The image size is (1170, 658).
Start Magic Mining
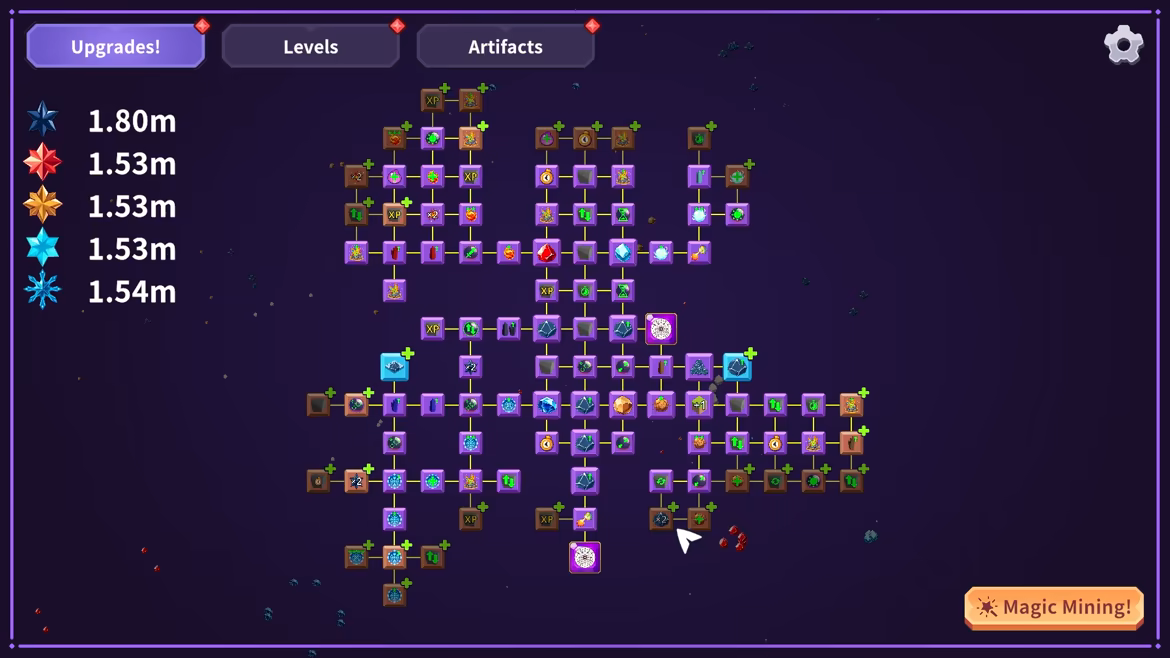[x=1054, y=607]
